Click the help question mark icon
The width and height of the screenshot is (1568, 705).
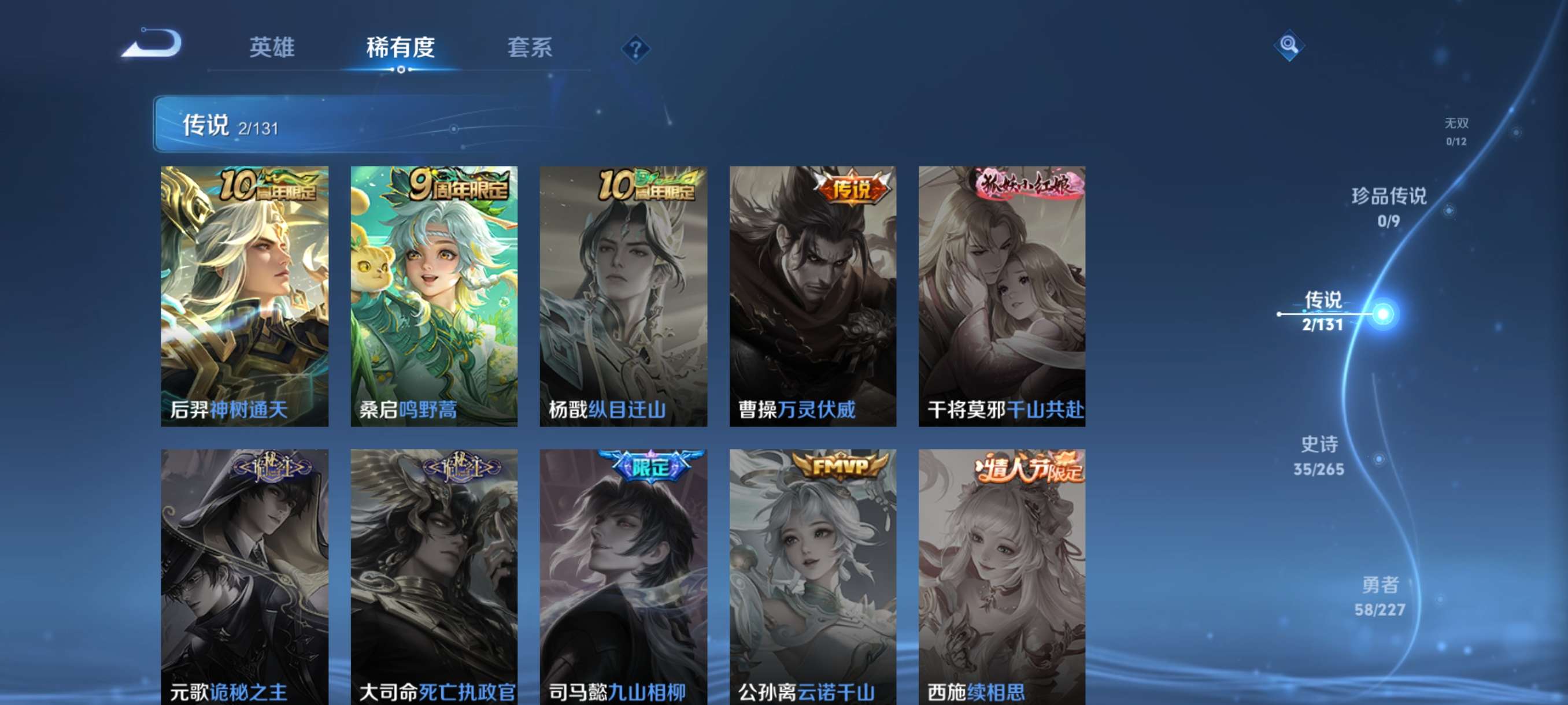point(635,49)
